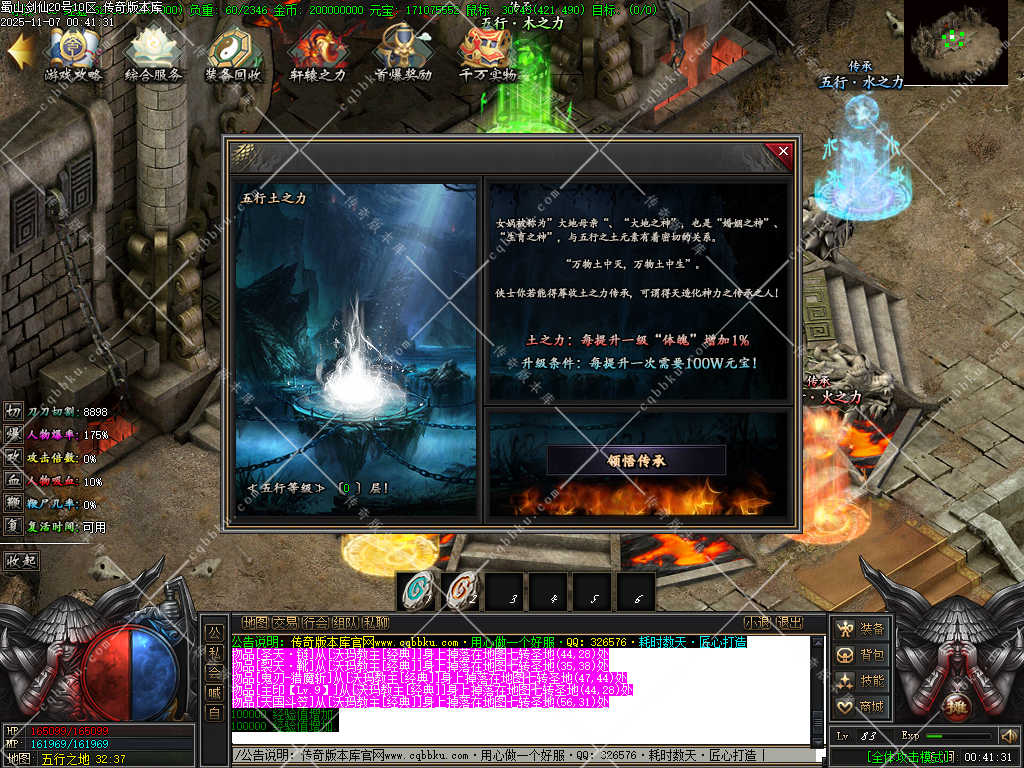Click the 领悟传承 button
Image resolution: width=1024 pixels, height=768 pixels.
(636, 460)
